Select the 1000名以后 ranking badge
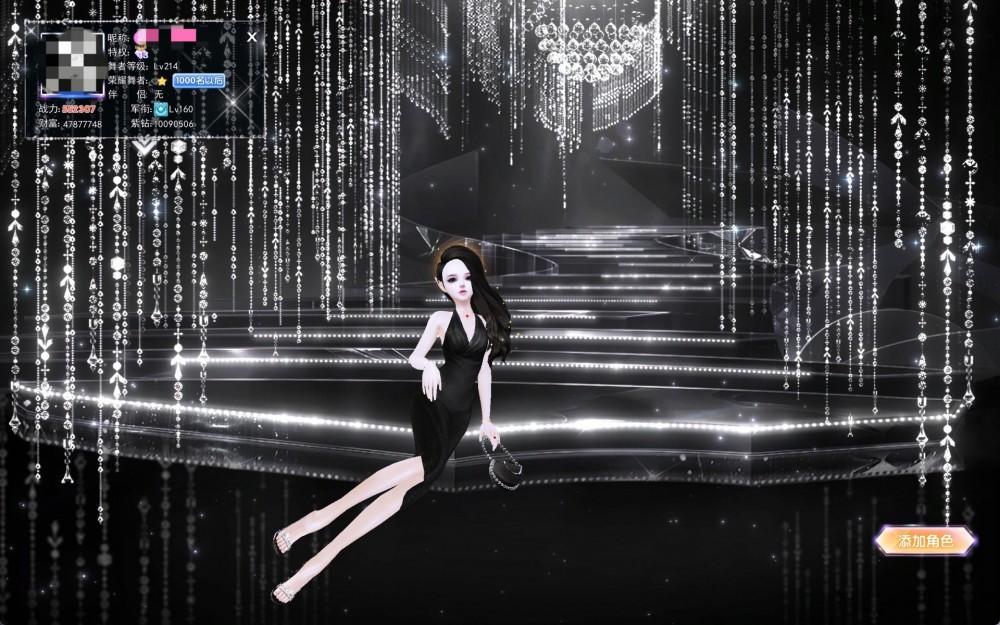 tap(198, 80)
